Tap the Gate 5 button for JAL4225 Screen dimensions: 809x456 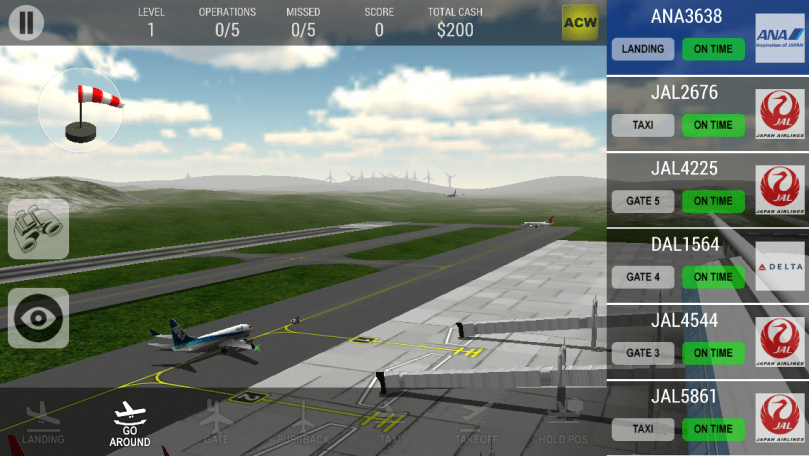(x=643, y=201)
